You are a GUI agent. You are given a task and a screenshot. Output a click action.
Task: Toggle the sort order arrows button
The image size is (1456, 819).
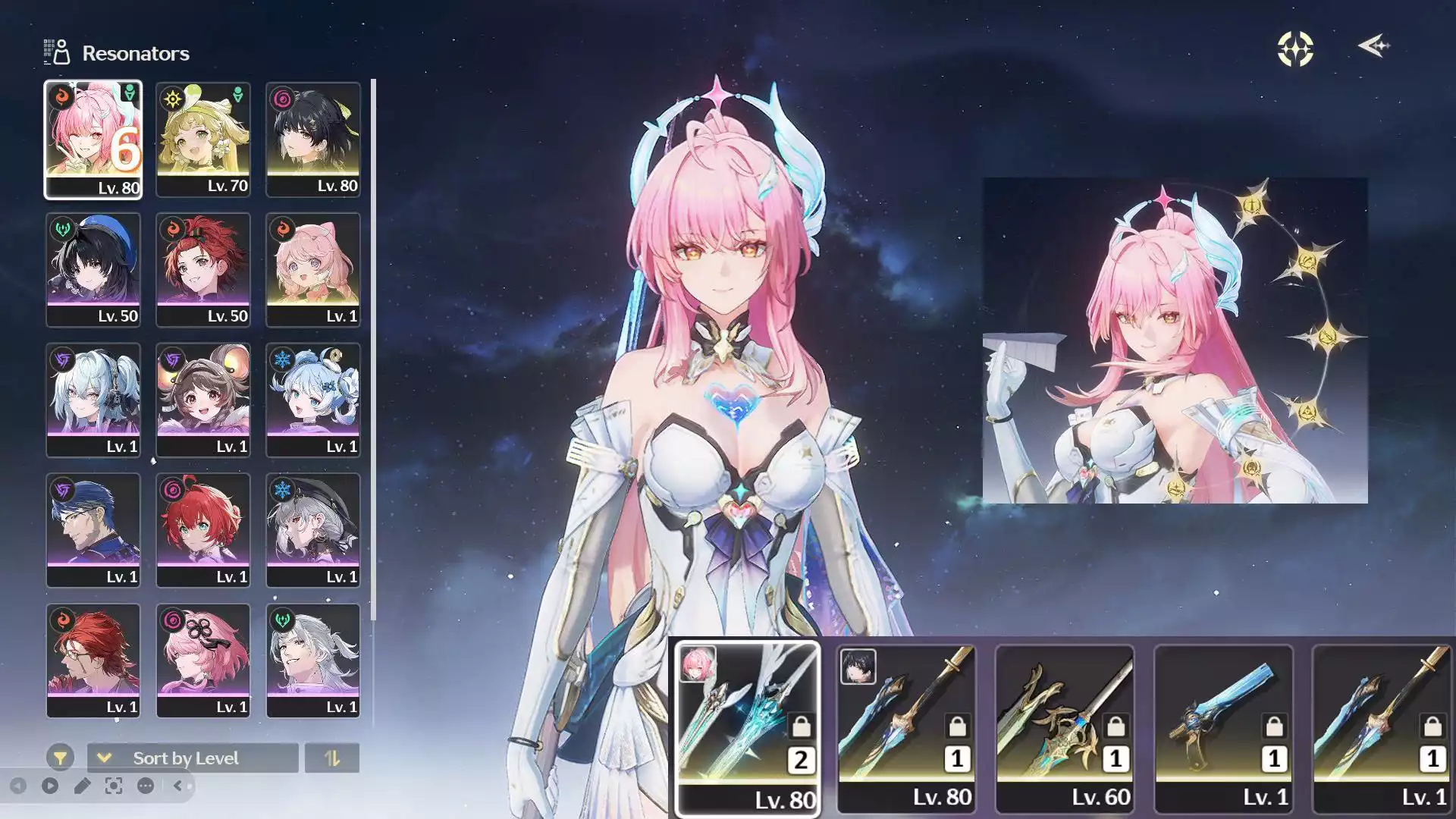coord(331,758)
